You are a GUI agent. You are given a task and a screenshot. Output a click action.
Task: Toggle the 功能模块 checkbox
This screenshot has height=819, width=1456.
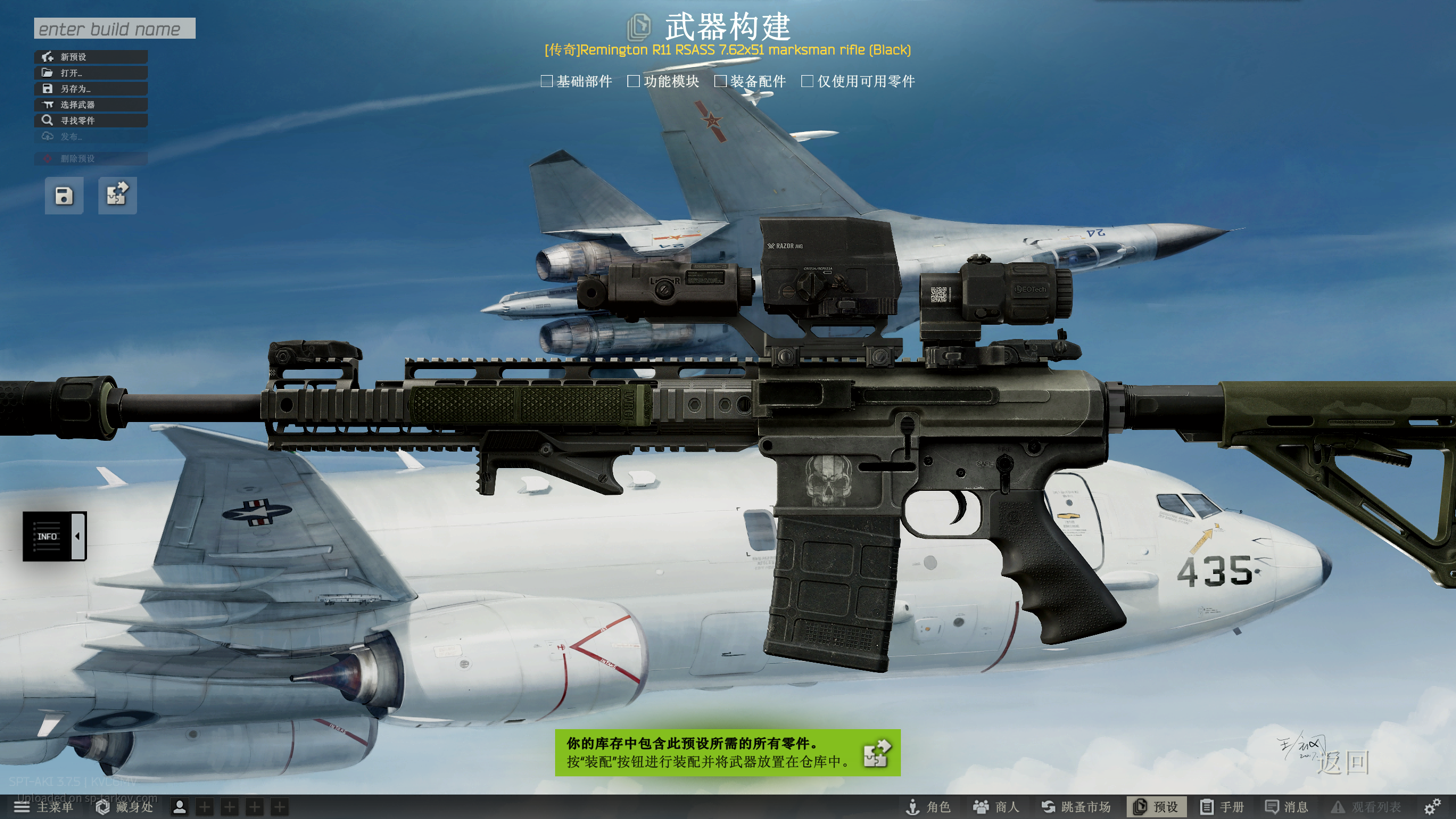634,81
